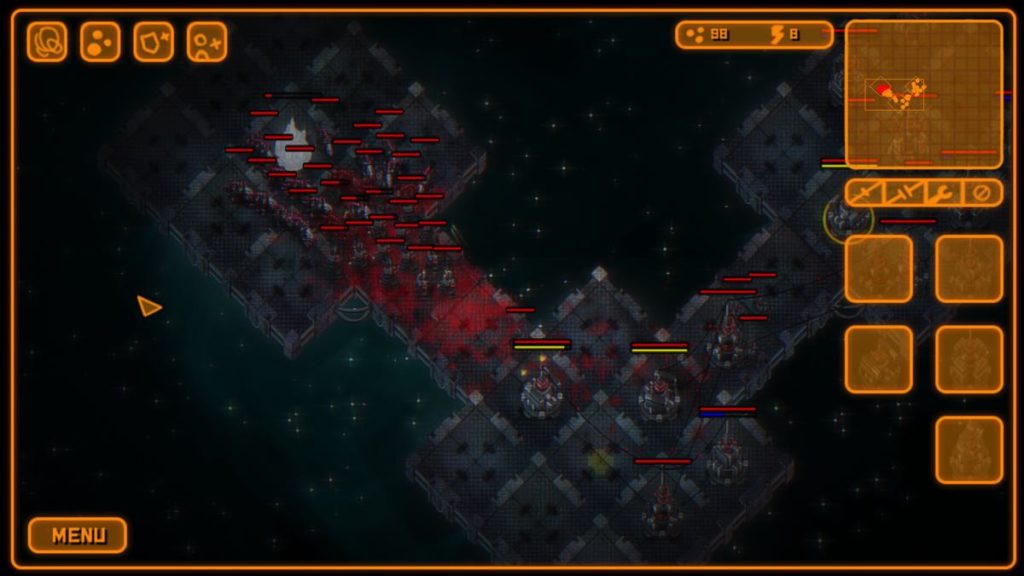Click the galaxy swirl icon
Screen dimensions: 1024x576
47,42
